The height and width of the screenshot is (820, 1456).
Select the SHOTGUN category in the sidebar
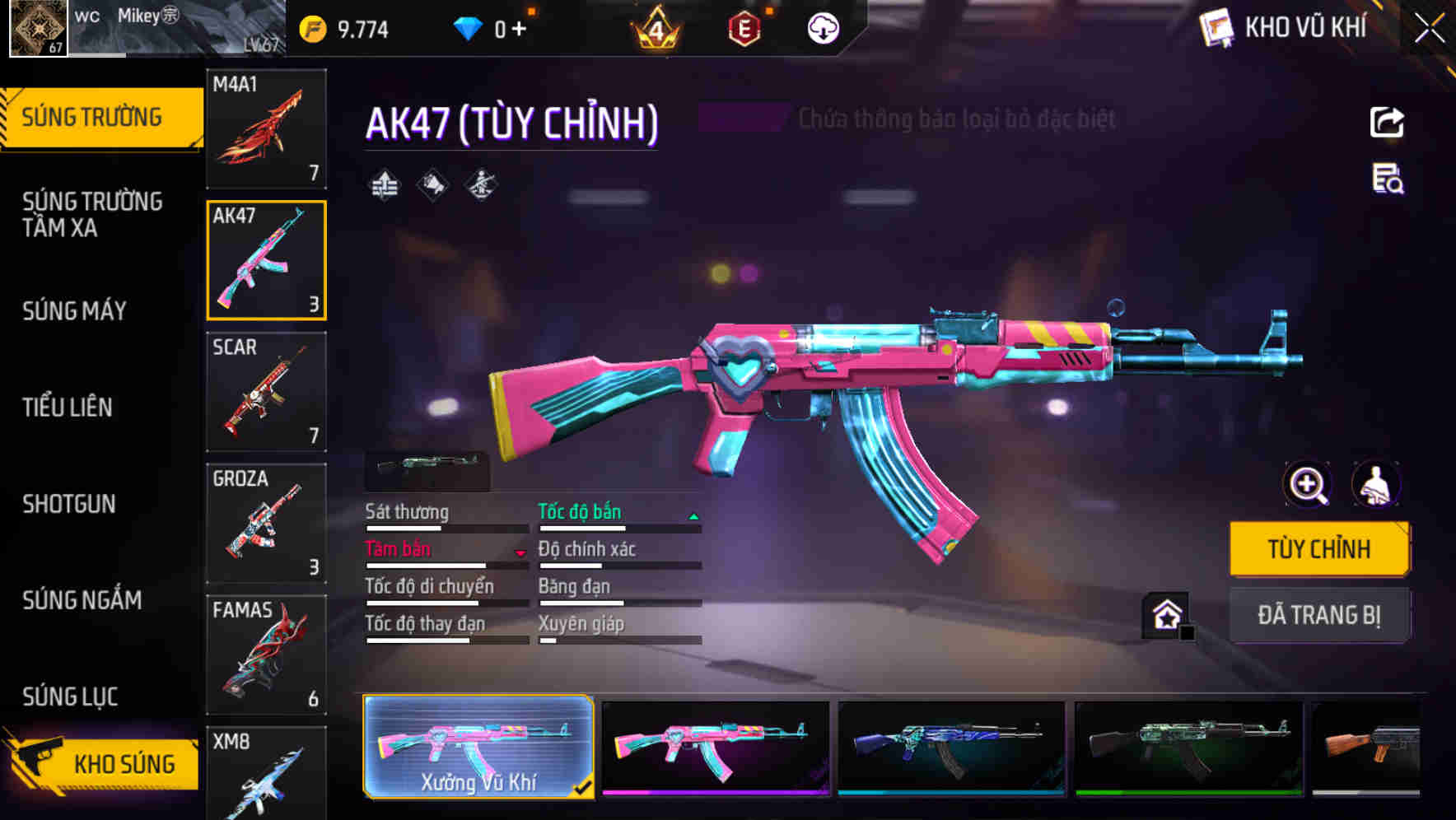coord(69,504)
